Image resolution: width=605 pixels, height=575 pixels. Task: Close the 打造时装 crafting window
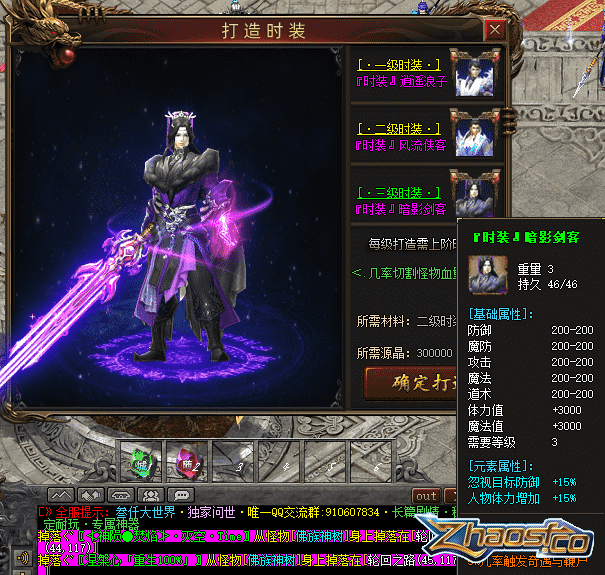[x=494, y=29]
